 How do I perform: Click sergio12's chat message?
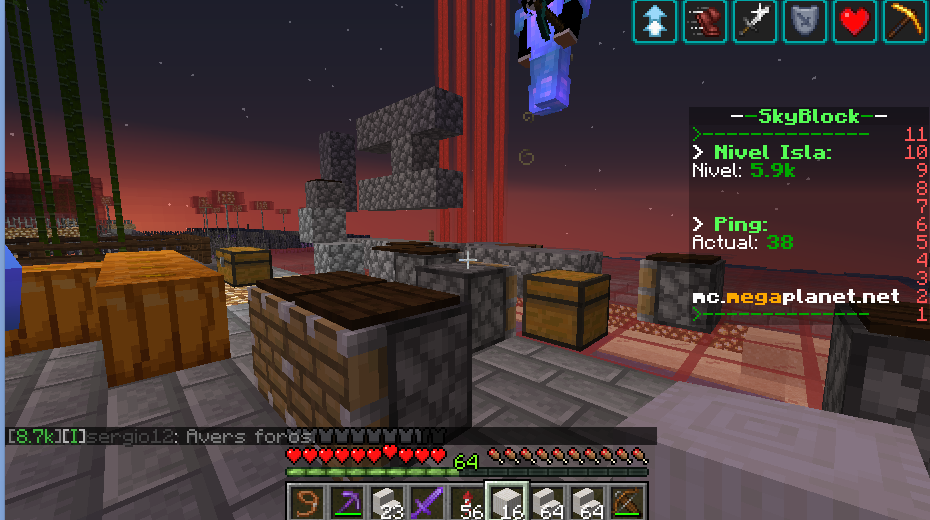point(230,437)
